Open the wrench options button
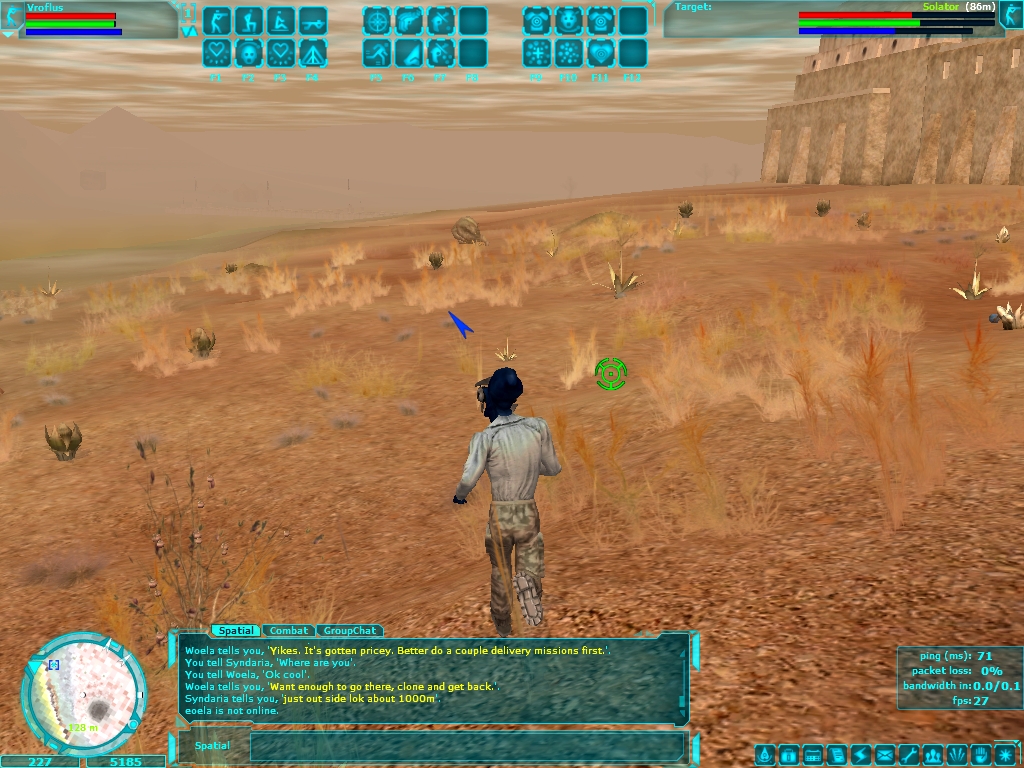 tap(909, 755)
